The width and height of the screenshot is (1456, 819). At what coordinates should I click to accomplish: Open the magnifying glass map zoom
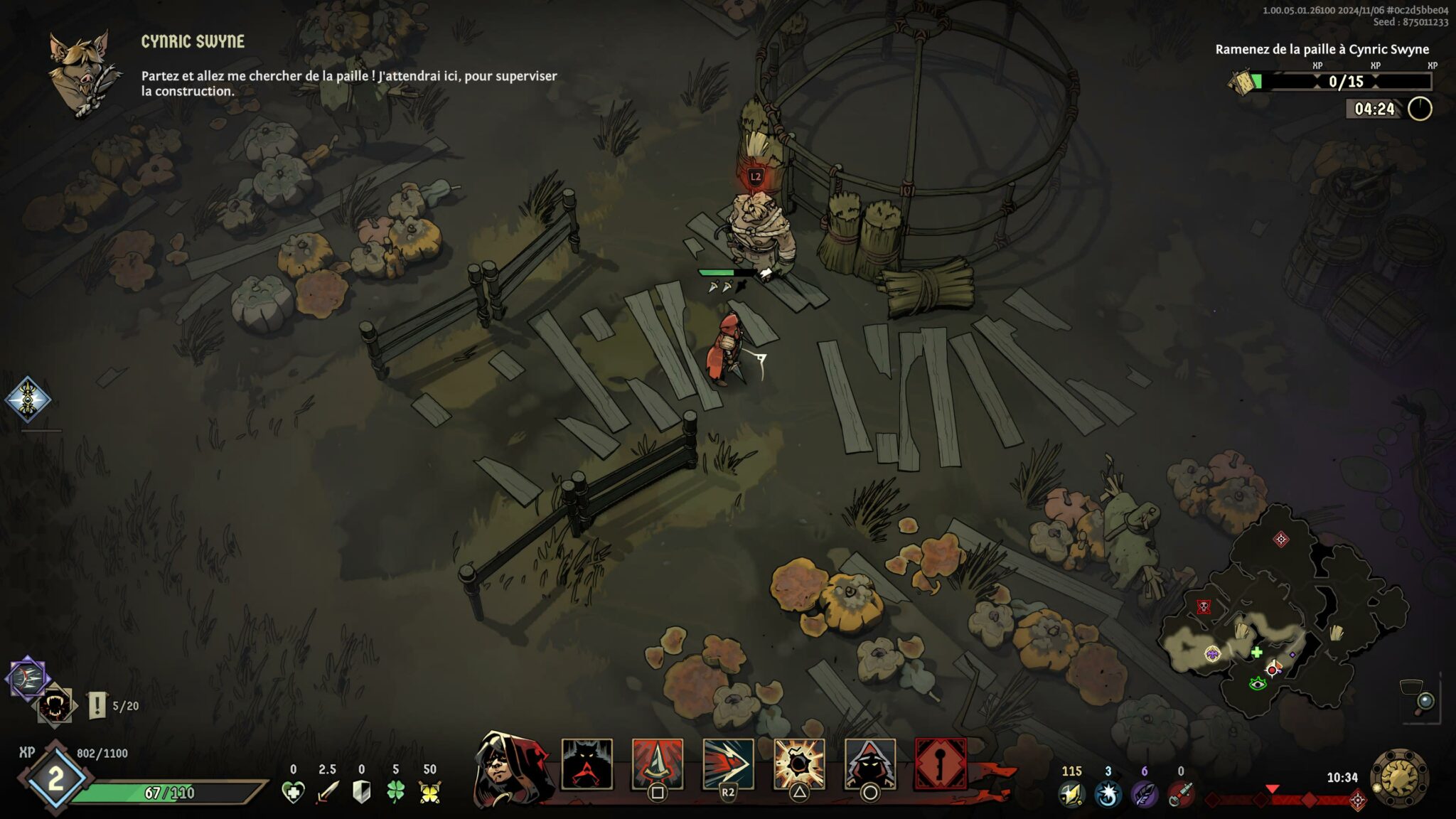click(1425, 703)
